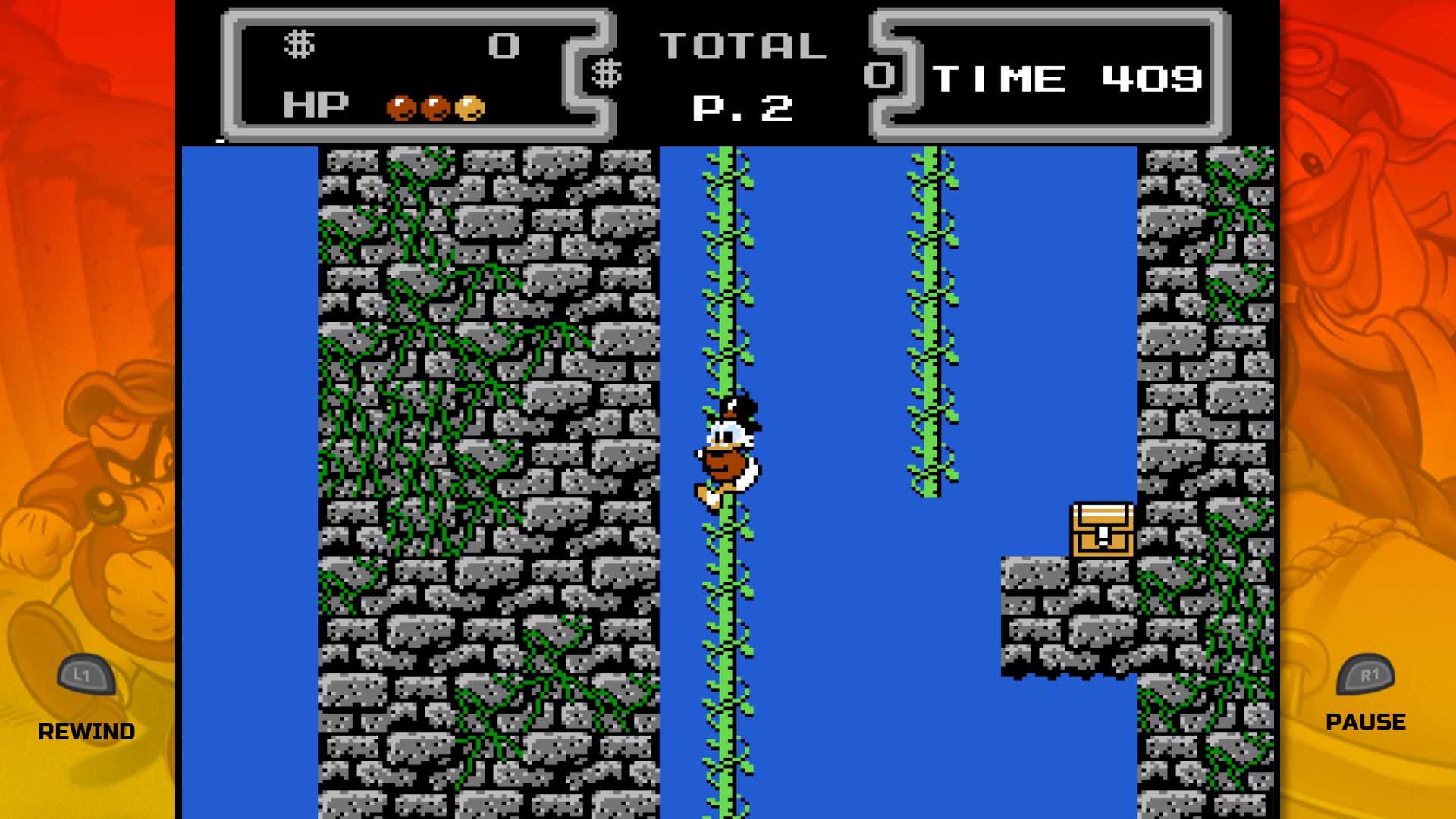Image resolution: width=1456 pixels, height=819 pixels.
Task: Select the second HP health orb
Action: (436, 108)
